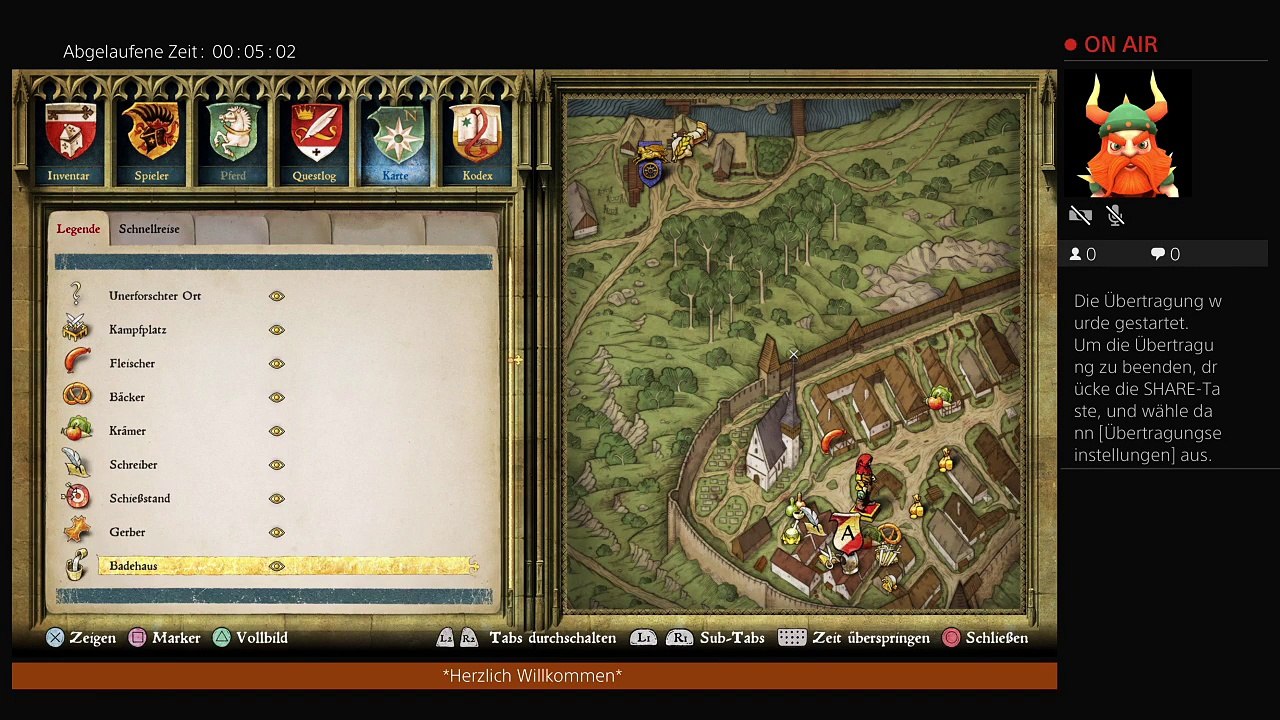Select the Fleischer legend entry
The width and height of the screenshot is (1280, 720).
point(132,364)
